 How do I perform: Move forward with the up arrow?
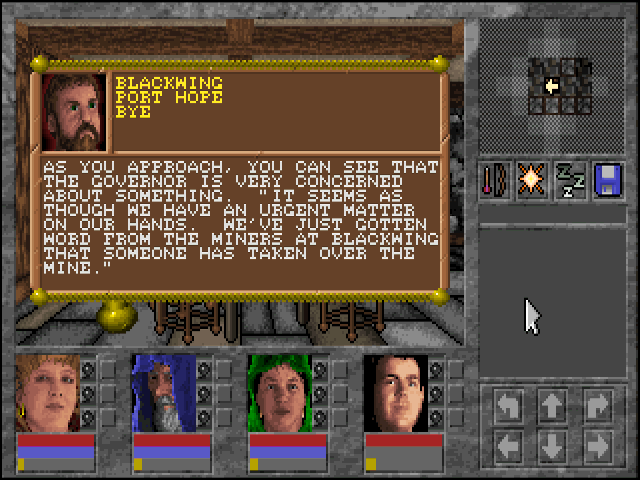(552, 405)
